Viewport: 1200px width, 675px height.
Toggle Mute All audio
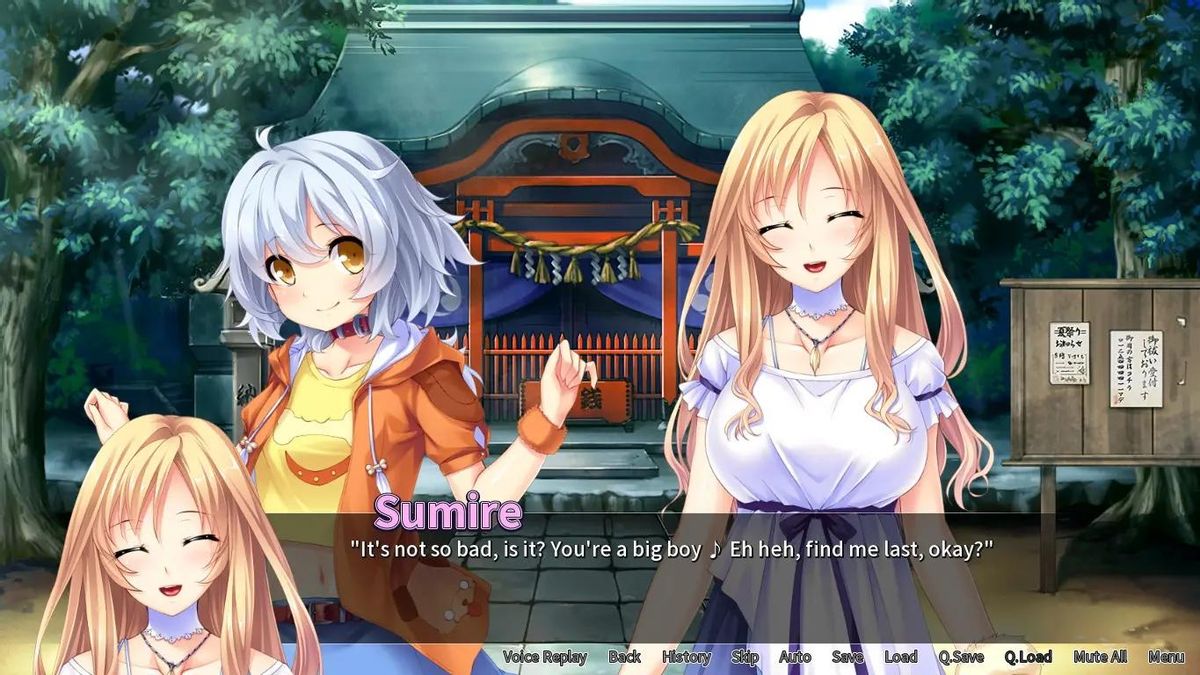pos(1100,657)
